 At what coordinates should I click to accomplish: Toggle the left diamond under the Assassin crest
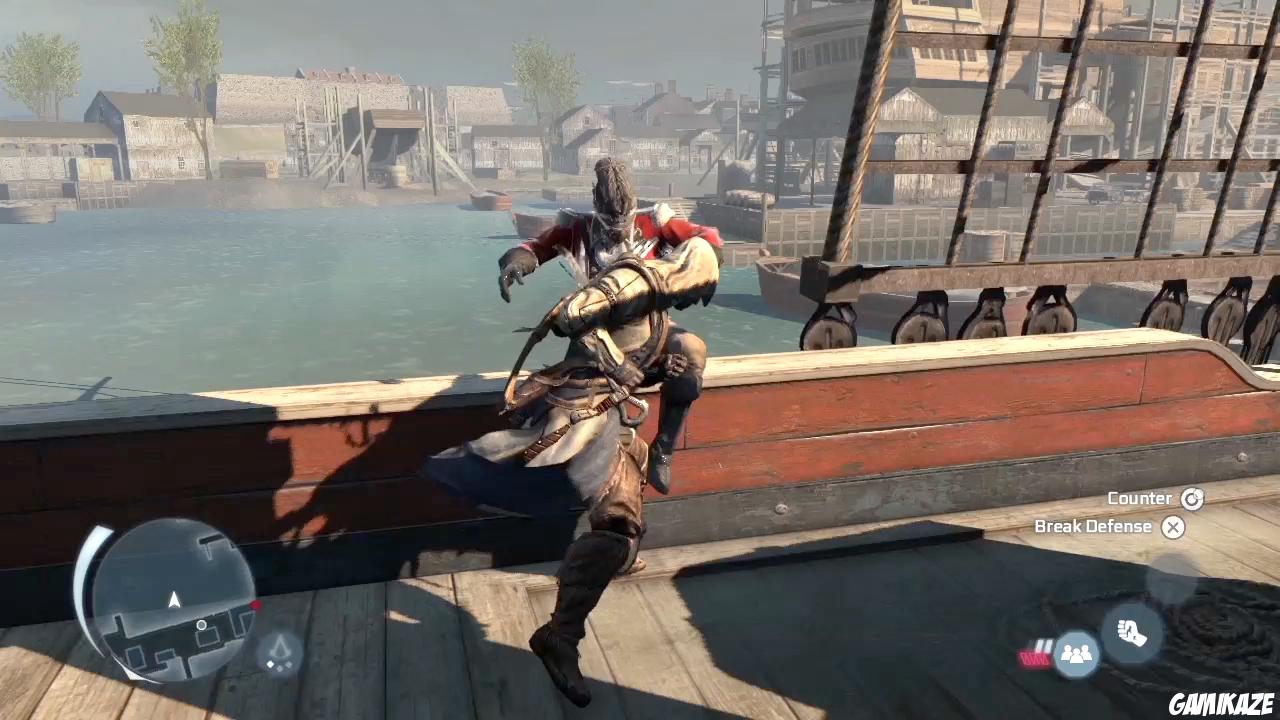click(271, 664)
